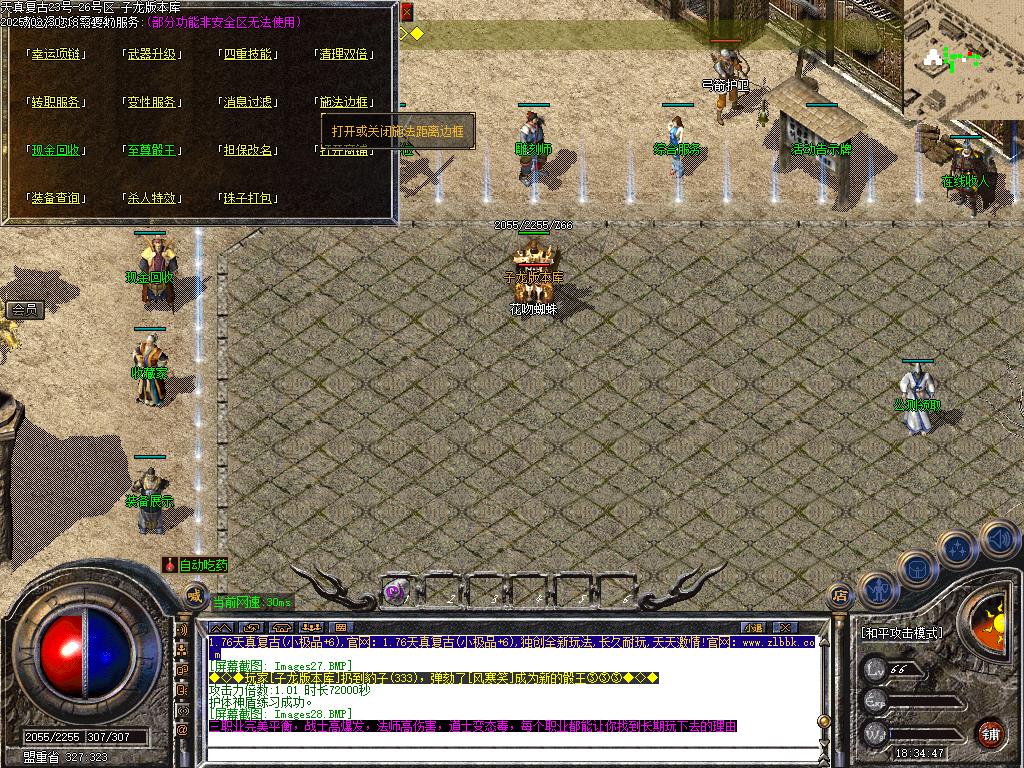Open the 会员 member tab
The width and height of the screenshot is (1024, 768).
[25, 311]
